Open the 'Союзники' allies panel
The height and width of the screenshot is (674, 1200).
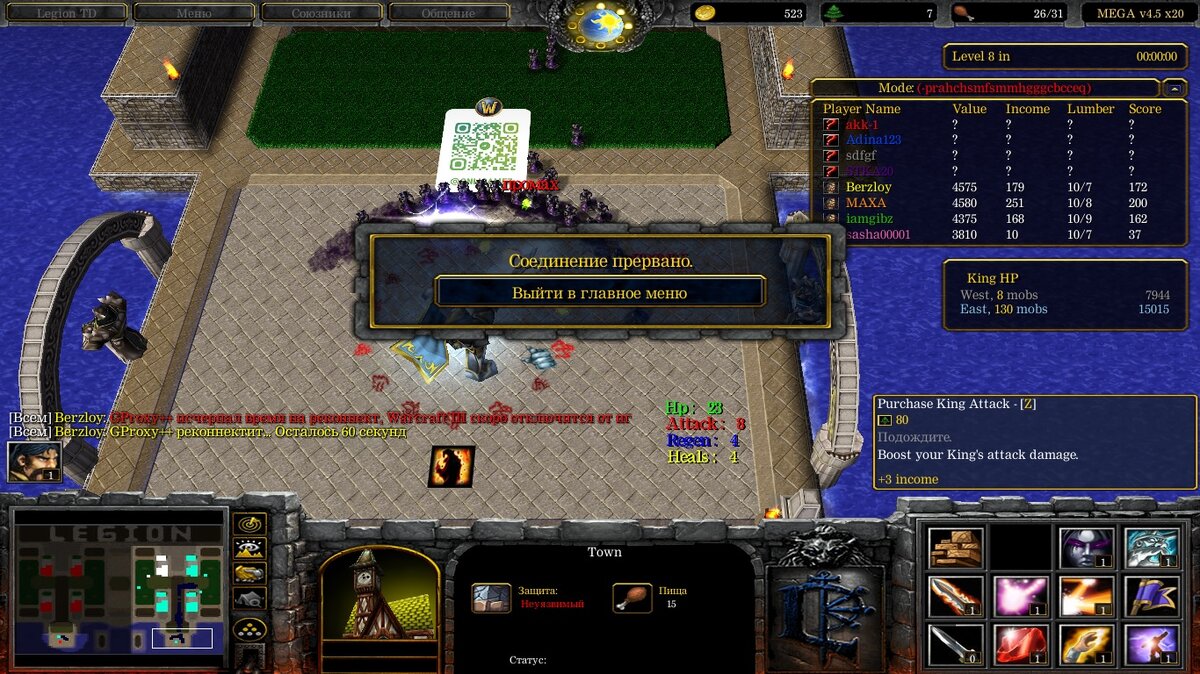321,13
